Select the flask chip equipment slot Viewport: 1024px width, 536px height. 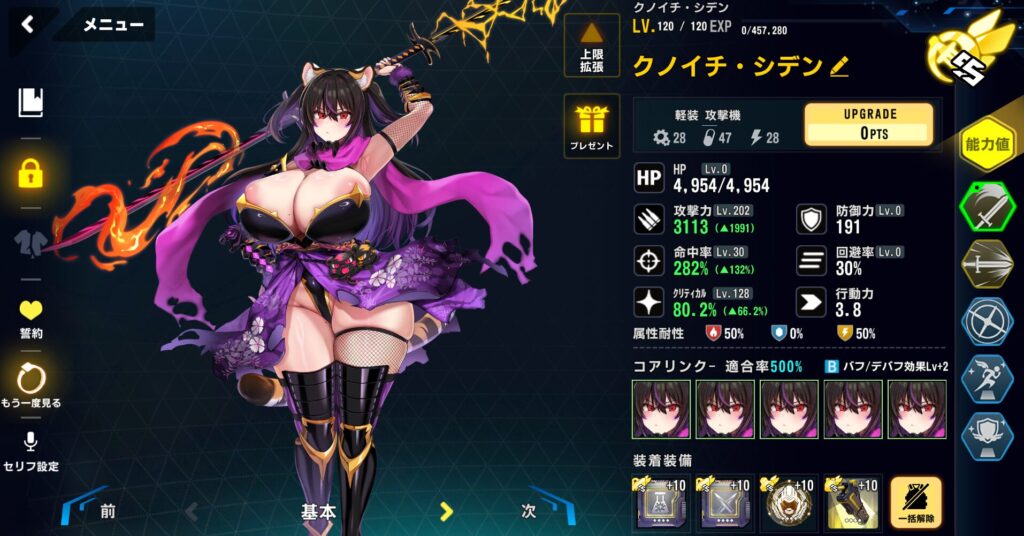[660, 502]
